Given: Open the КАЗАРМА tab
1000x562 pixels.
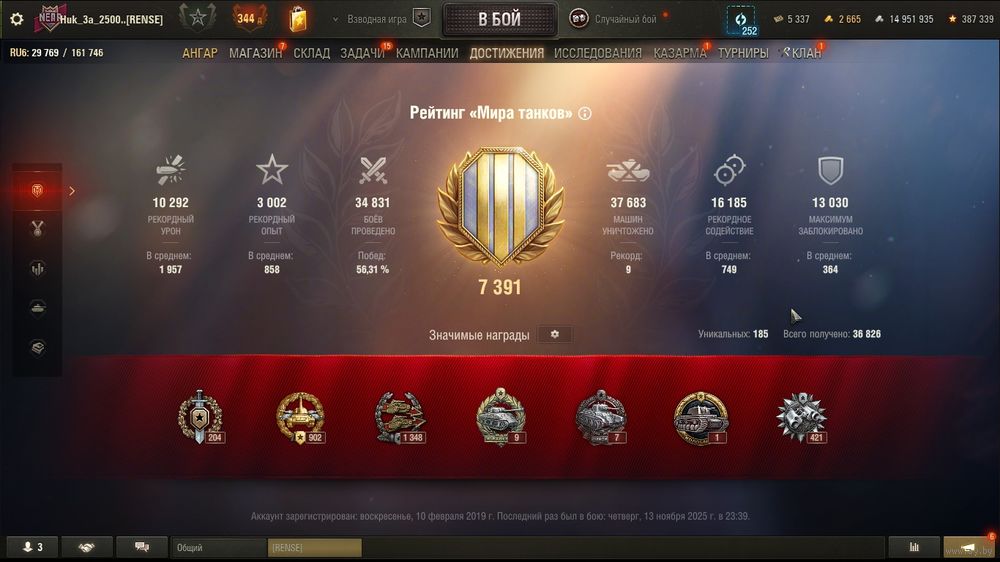Looking at the screenshot, I should pos(680,53).
